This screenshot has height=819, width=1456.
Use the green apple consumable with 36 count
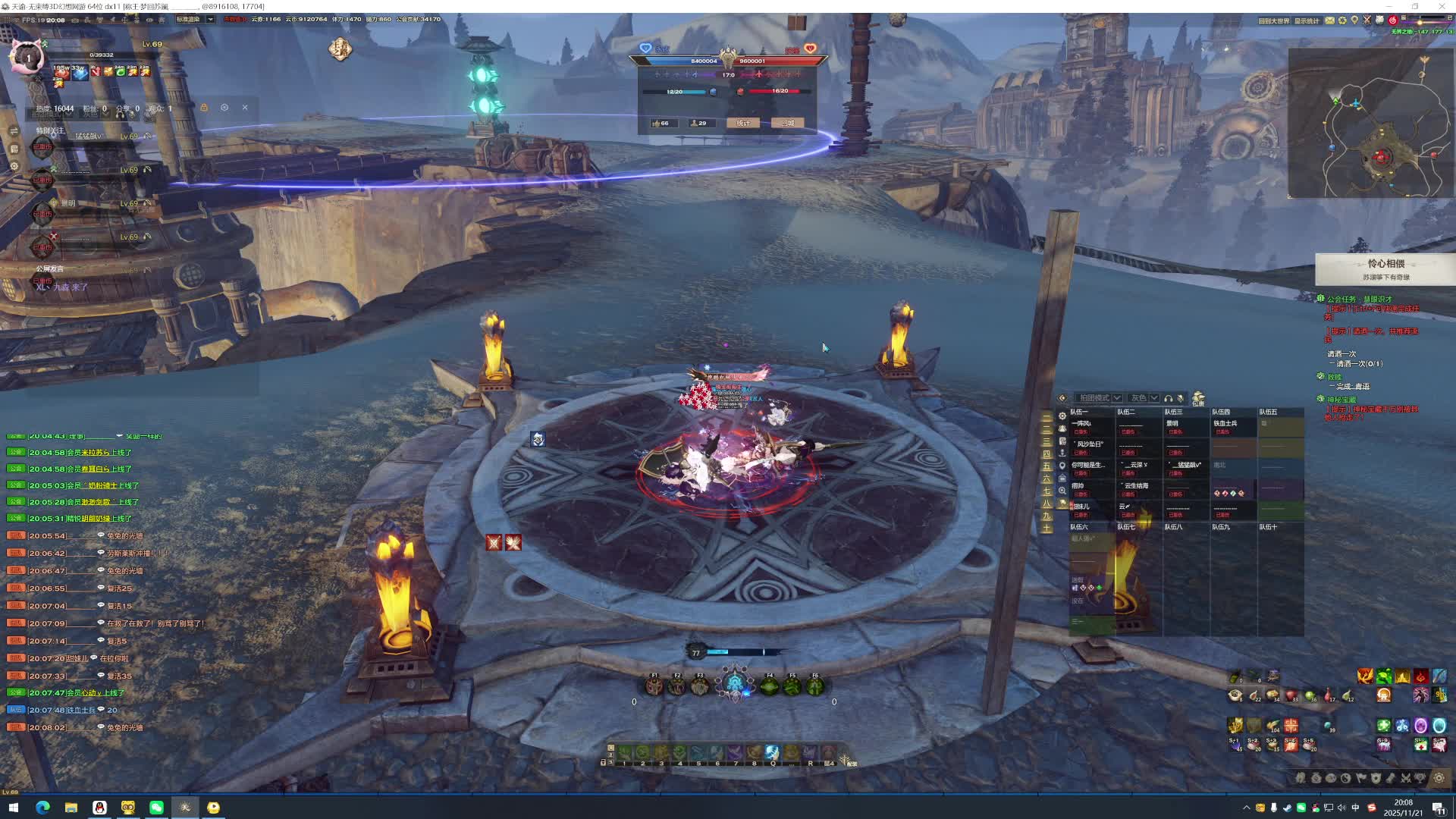[1310, 695]
